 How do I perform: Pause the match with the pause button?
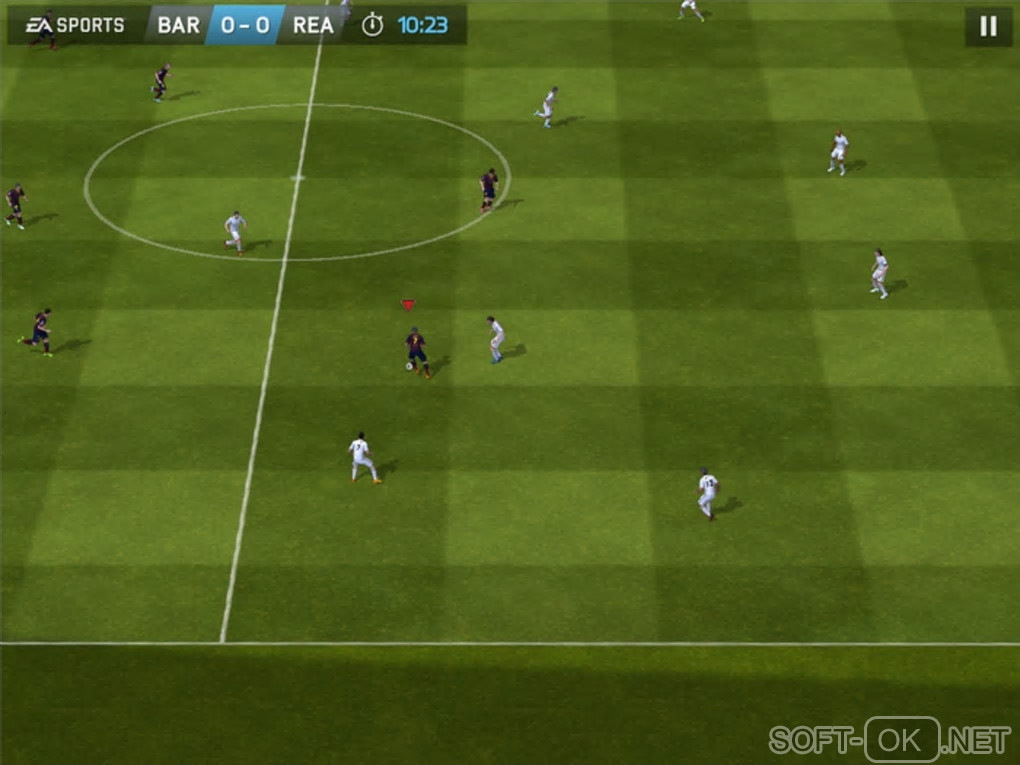click(x=988, y=27)
